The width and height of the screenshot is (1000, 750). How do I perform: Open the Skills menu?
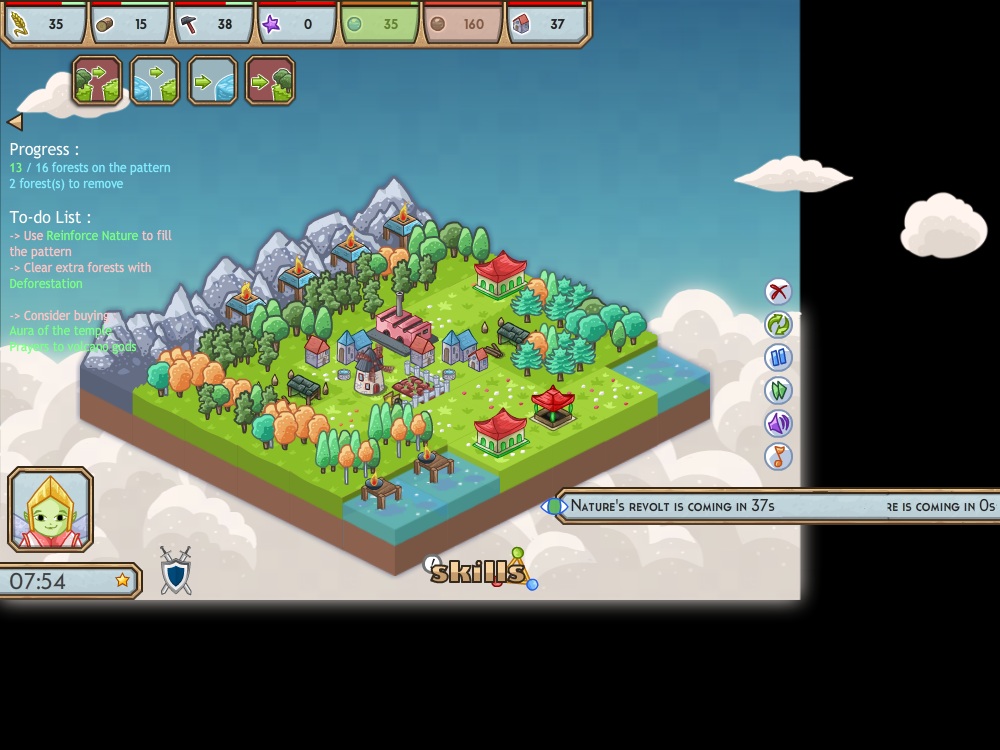tap(478, 571)
